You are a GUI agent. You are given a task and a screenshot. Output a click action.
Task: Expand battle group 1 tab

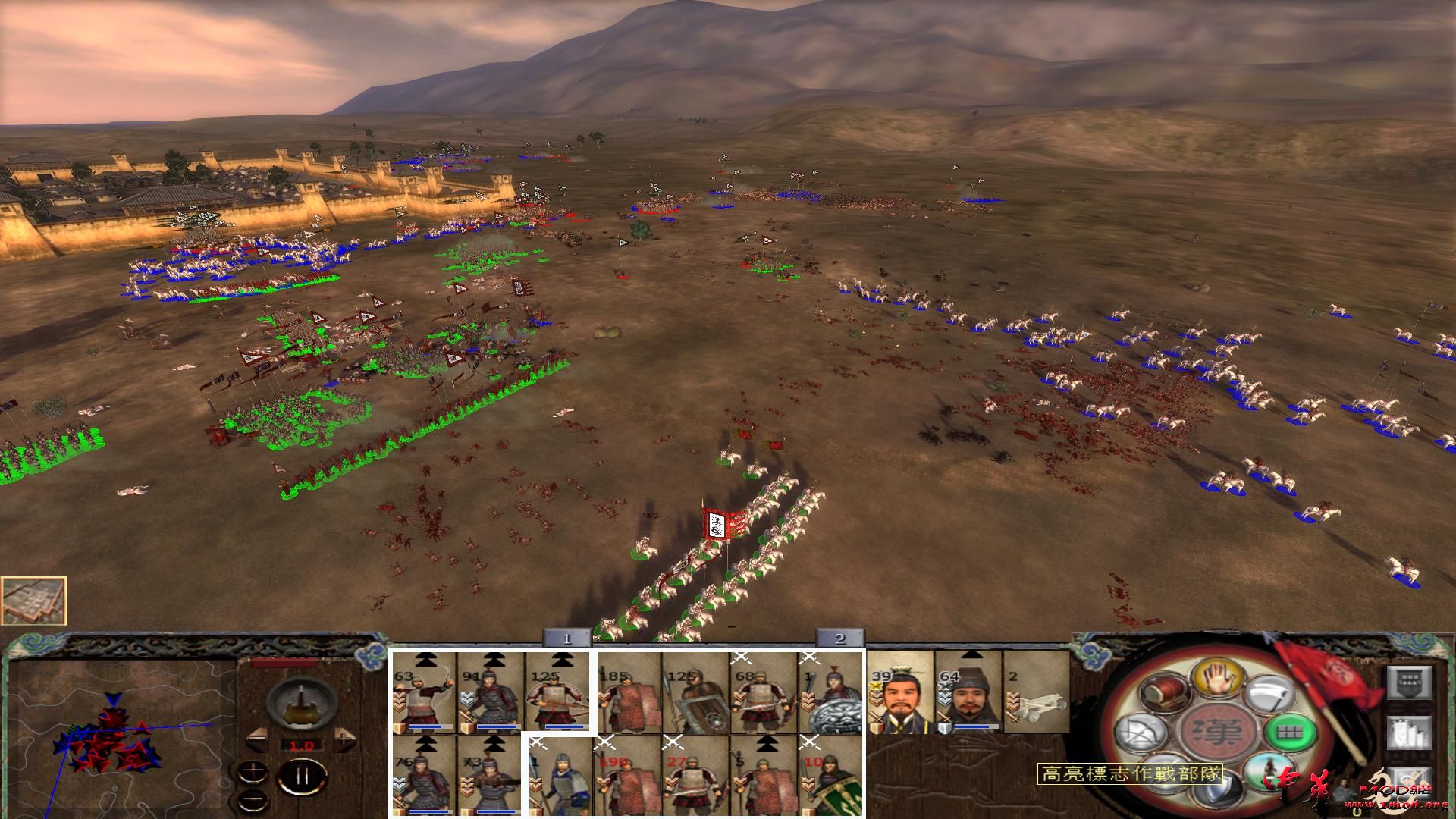(565, 639)
